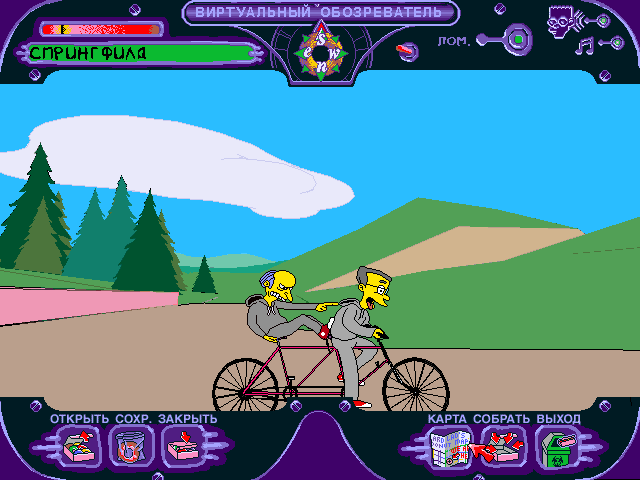The width and height of the screenshot is (640, 480).
Task: Select the green СПРИНГФИЛД location field
Action: pyautogui.click(x=140, y=52)
